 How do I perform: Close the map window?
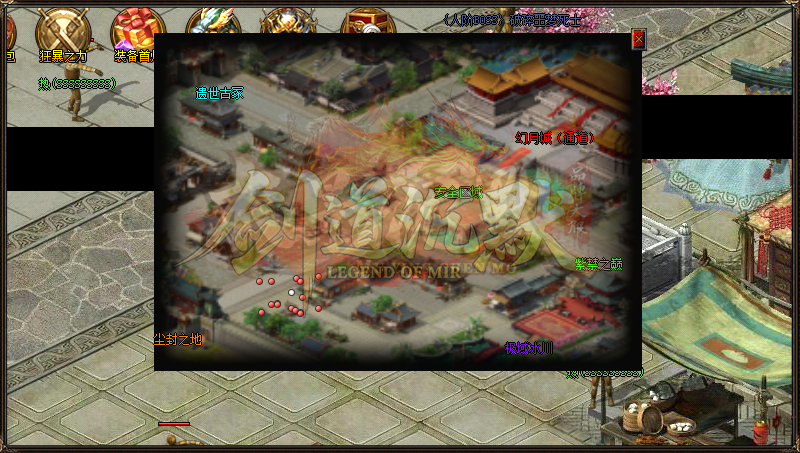point(639,39)
